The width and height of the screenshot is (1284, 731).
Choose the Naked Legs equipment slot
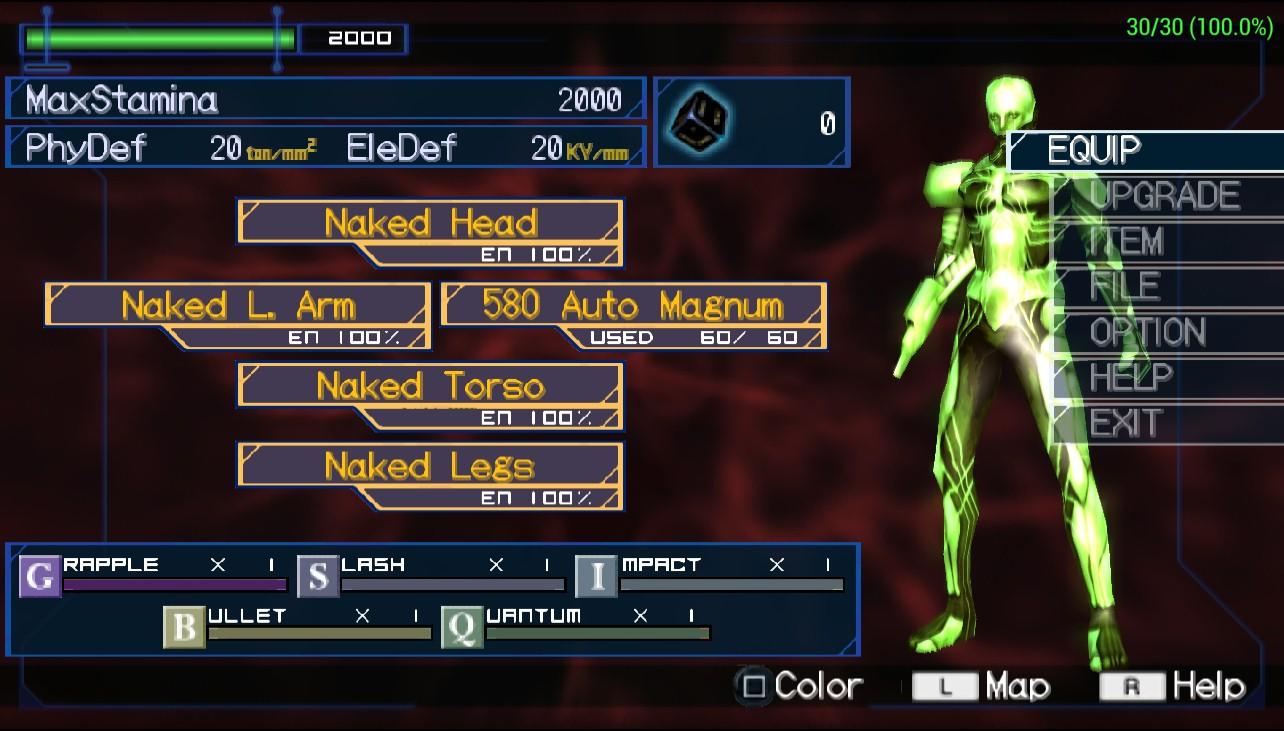click(x=430, y=467)
